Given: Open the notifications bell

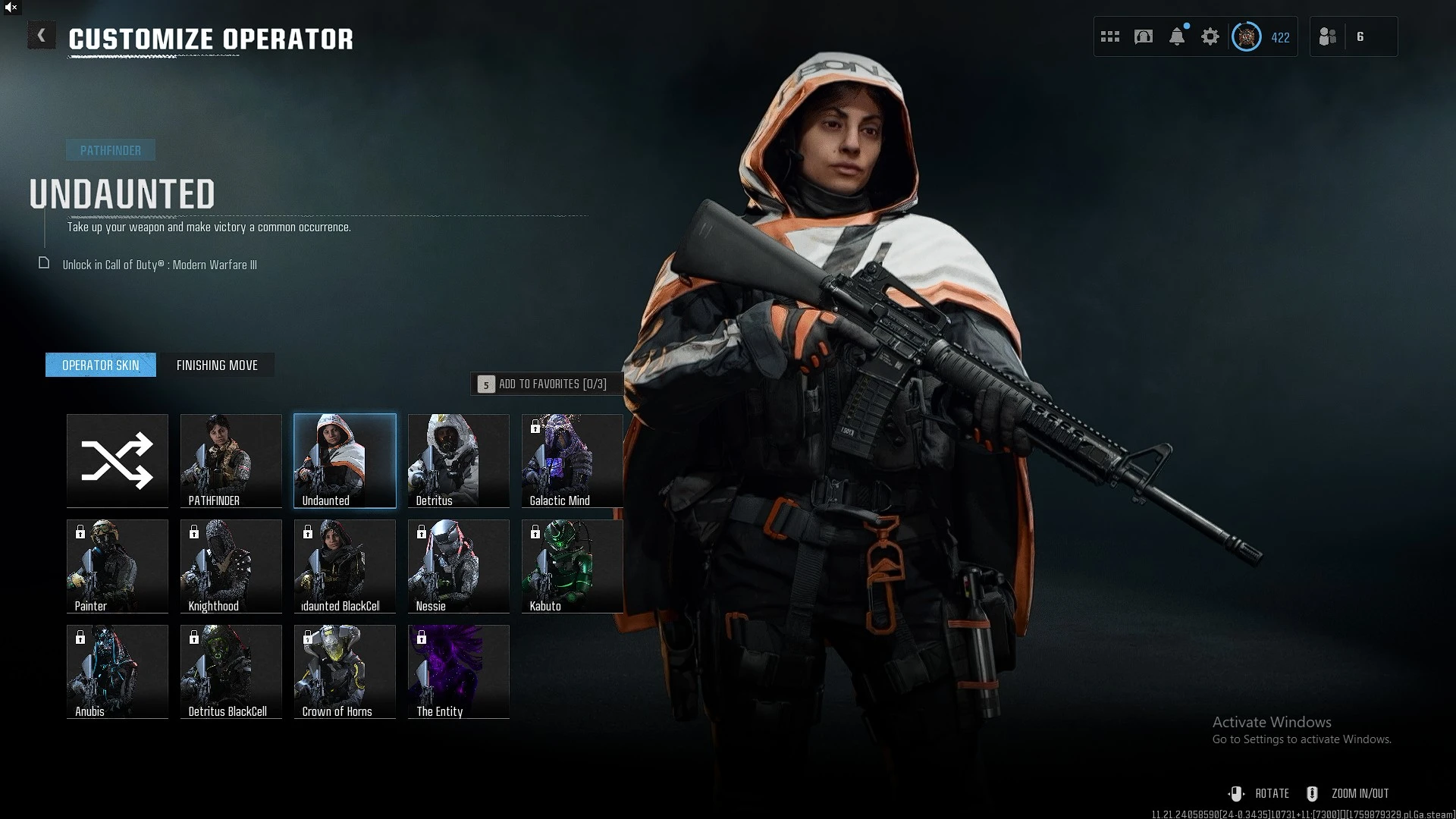Looking at the screenshot, I should click(x=1177, y=36).
